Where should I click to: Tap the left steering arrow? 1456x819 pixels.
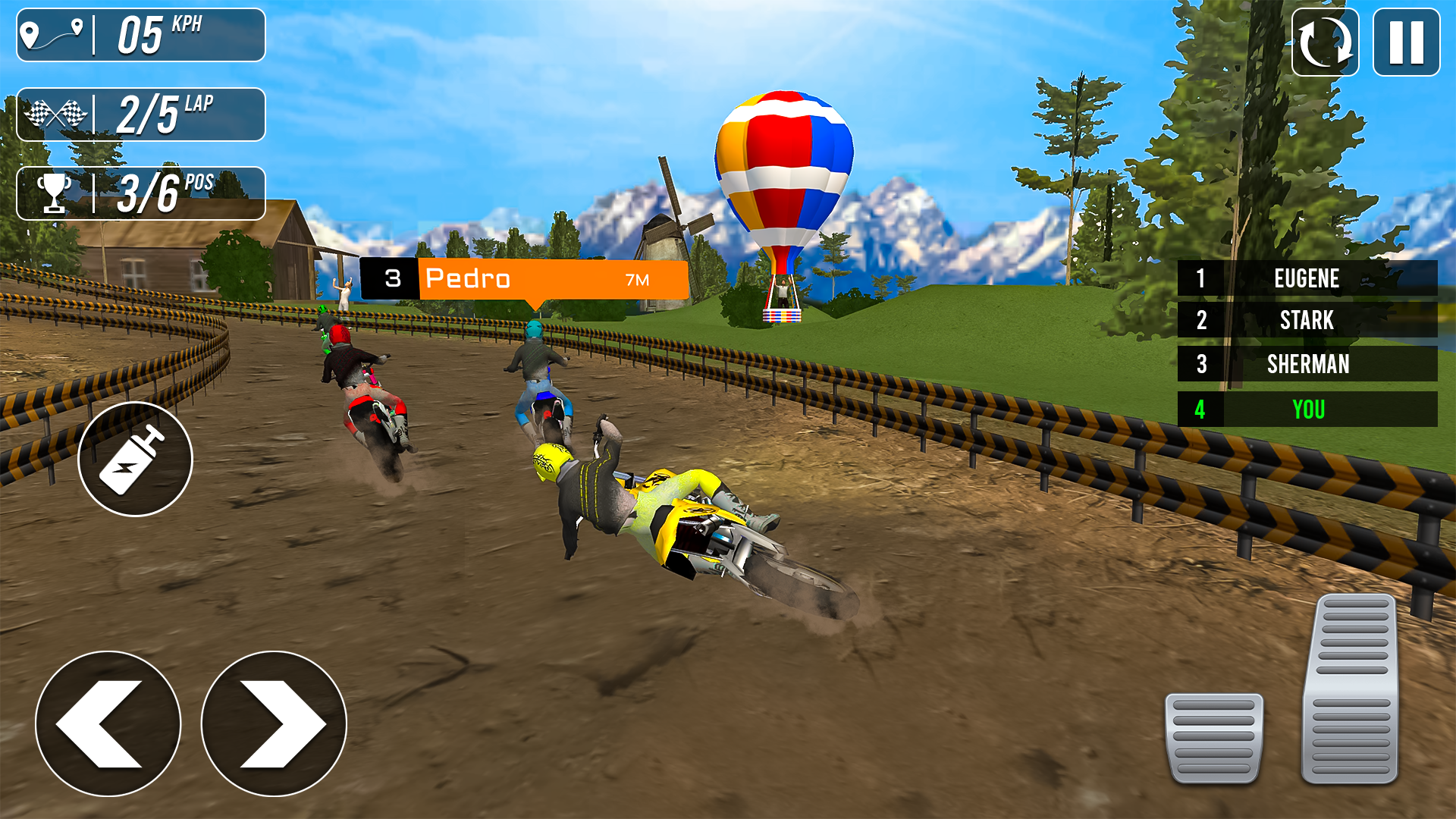[x=108, y=724]
